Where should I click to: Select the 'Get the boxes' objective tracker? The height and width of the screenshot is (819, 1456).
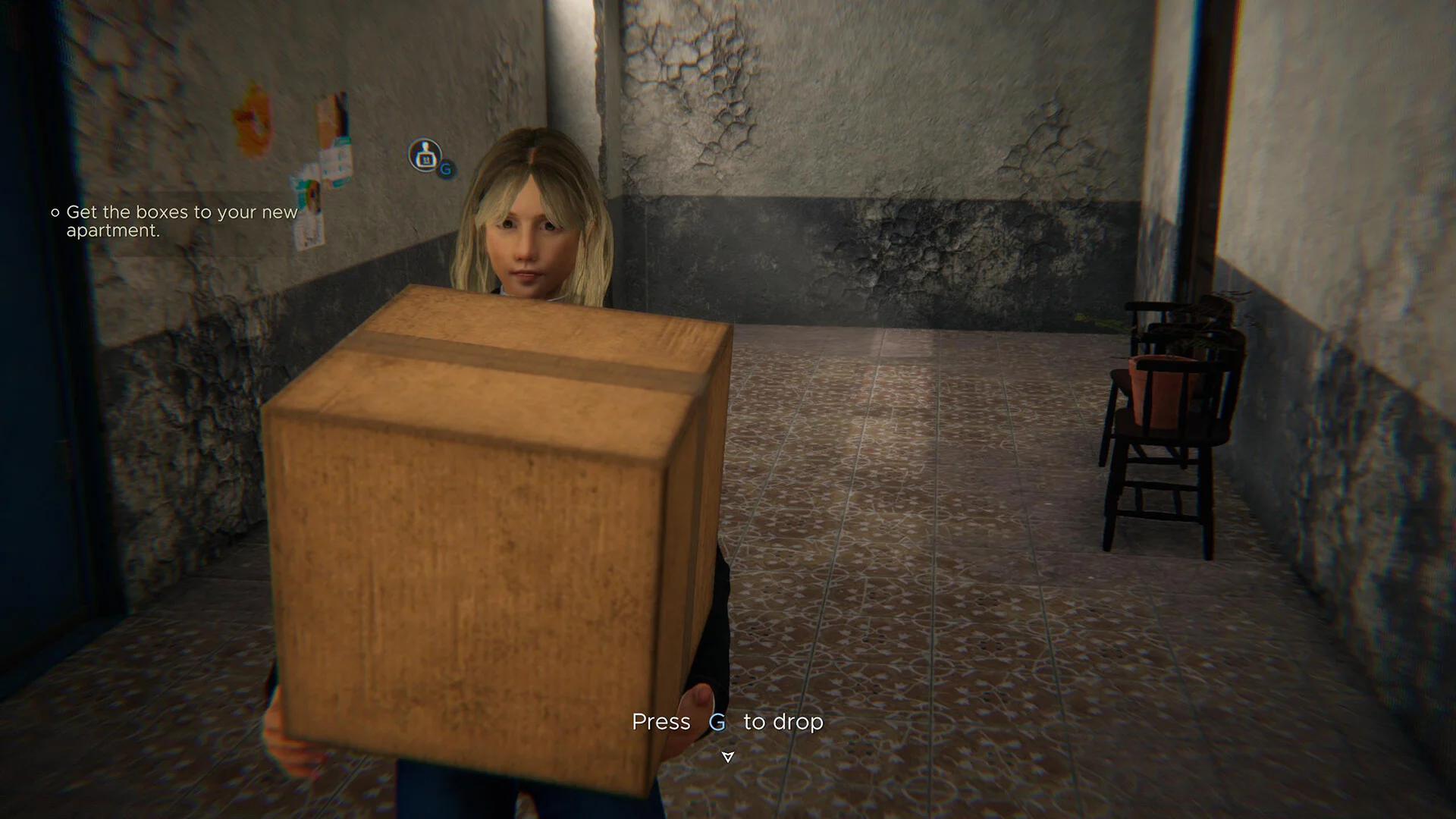(x=181, y=221)
